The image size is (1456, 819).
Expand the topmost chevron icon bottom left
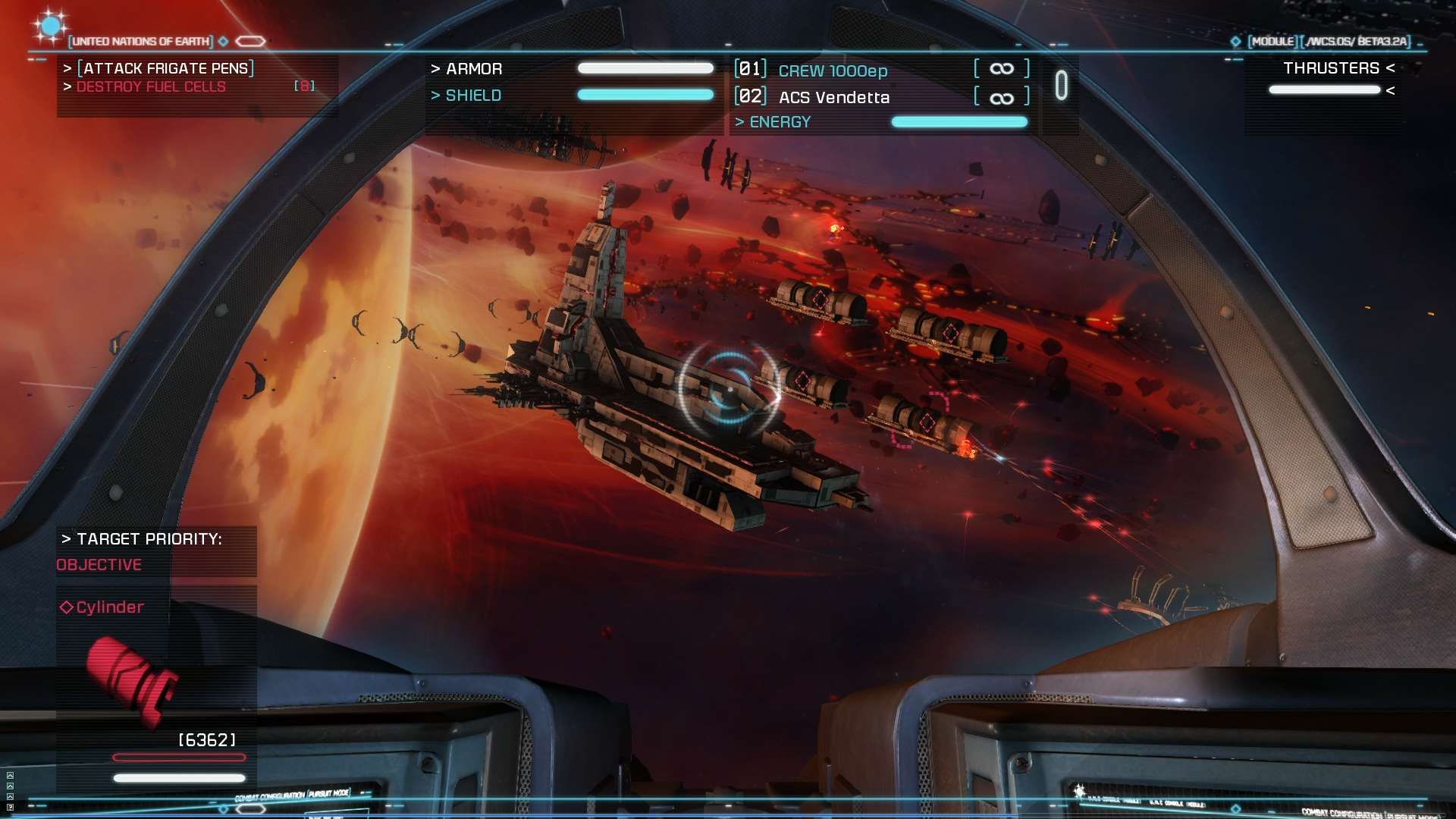pos(10,775)
